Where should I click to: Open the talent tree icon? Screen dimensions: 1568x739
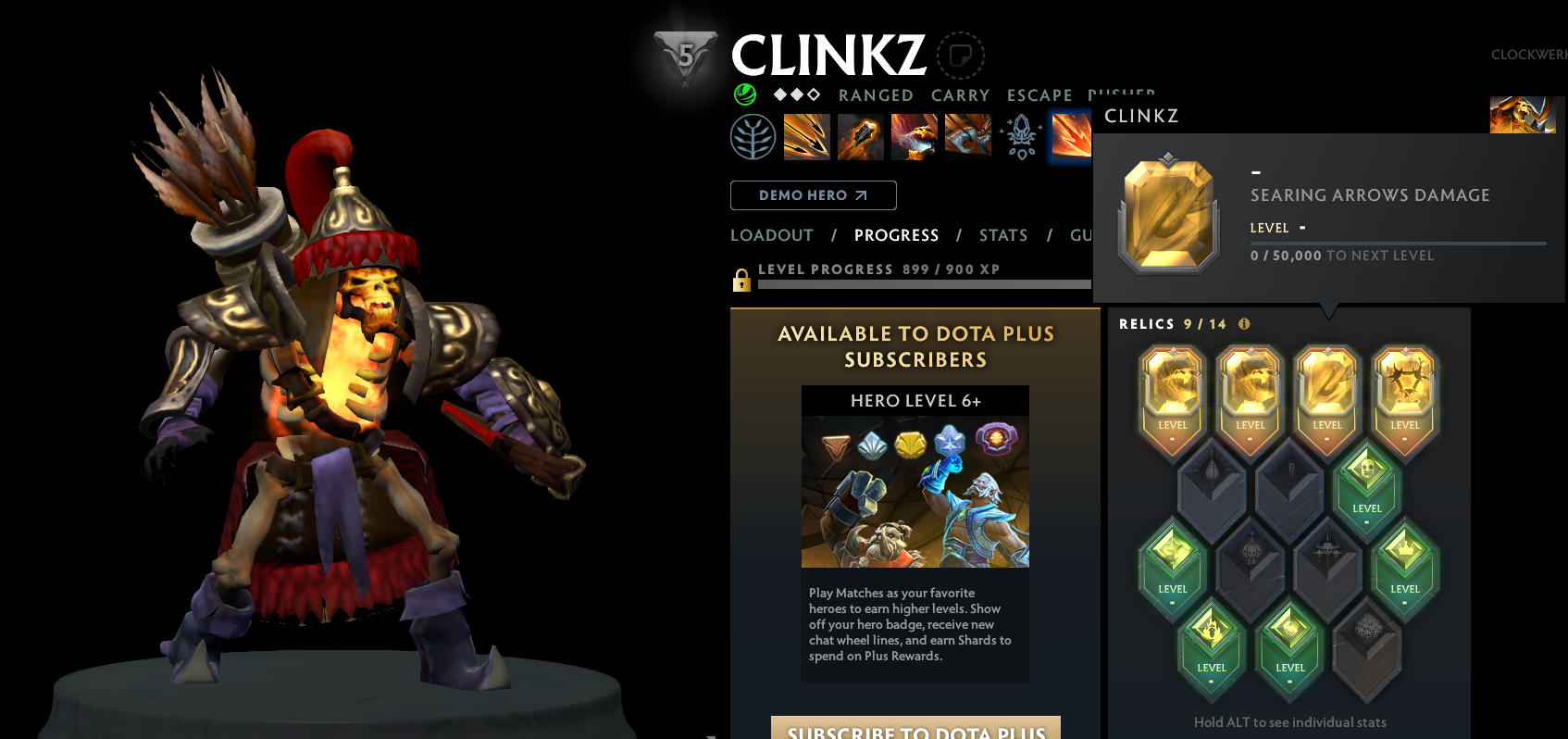pyautogui.click(x=753, y=136)
